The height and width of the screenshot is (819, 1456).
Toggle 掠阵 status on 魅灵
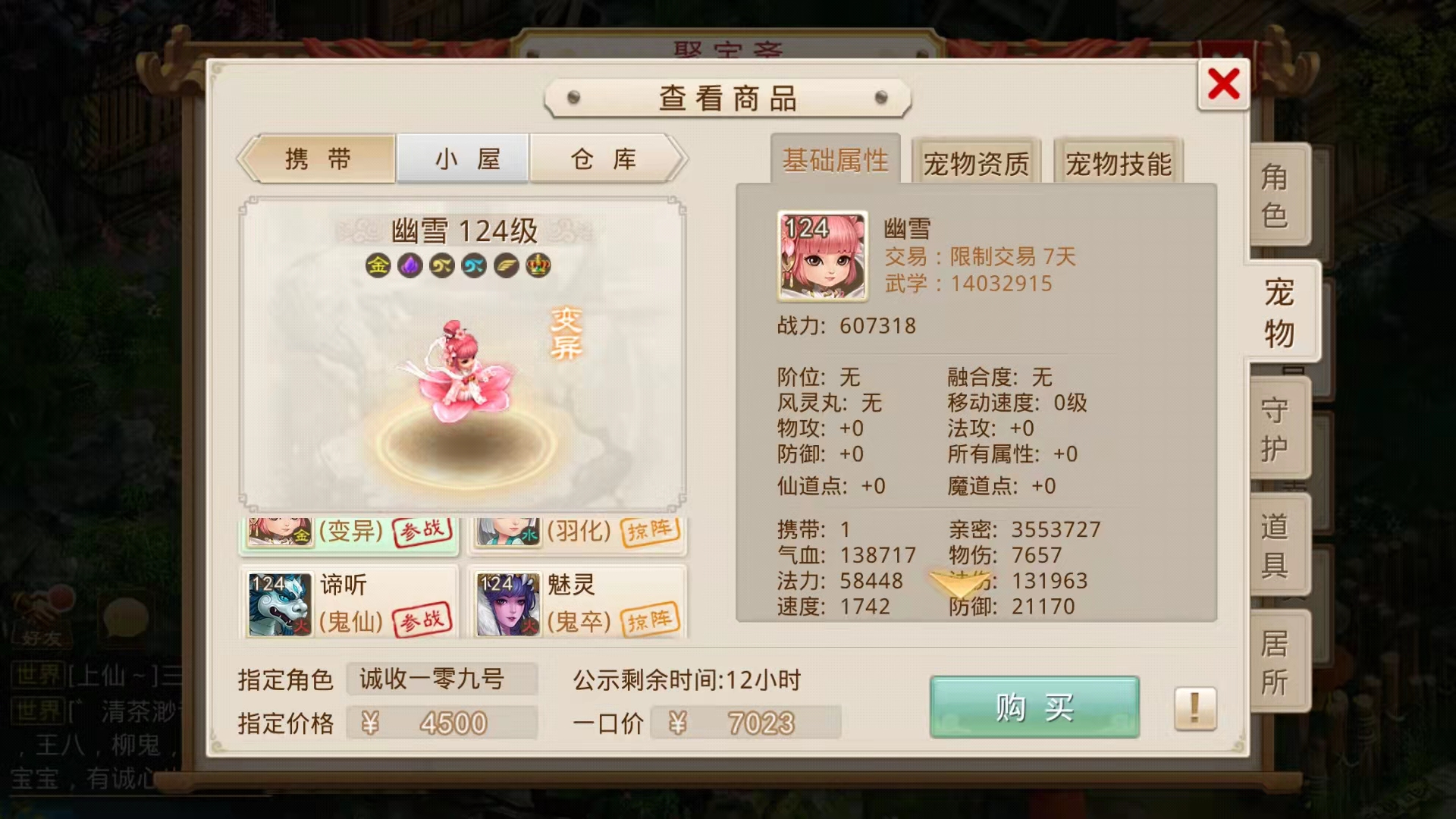pos(654,618)
